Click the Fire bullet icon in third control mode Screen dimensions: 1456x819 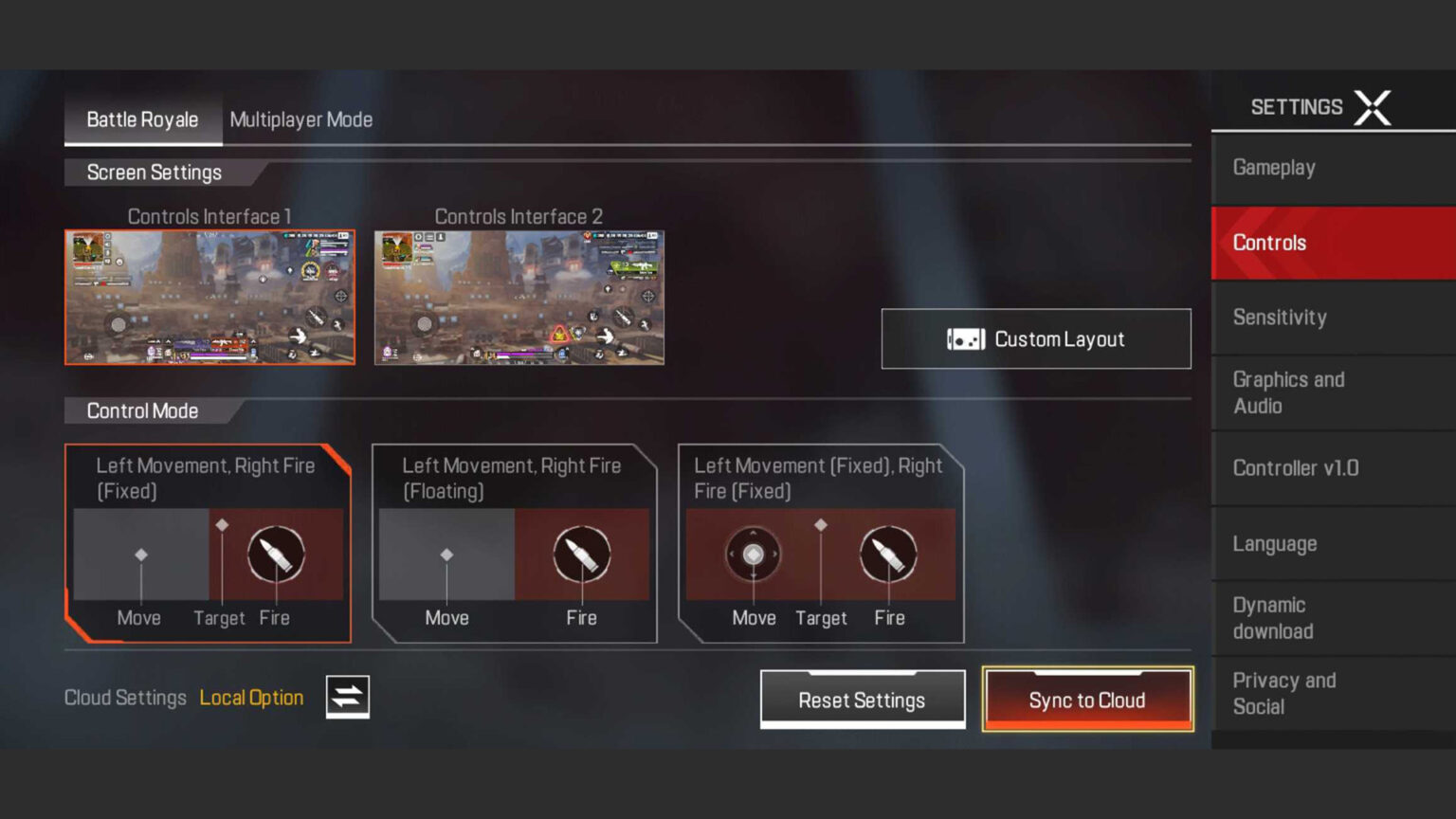[x=889, y=556]
